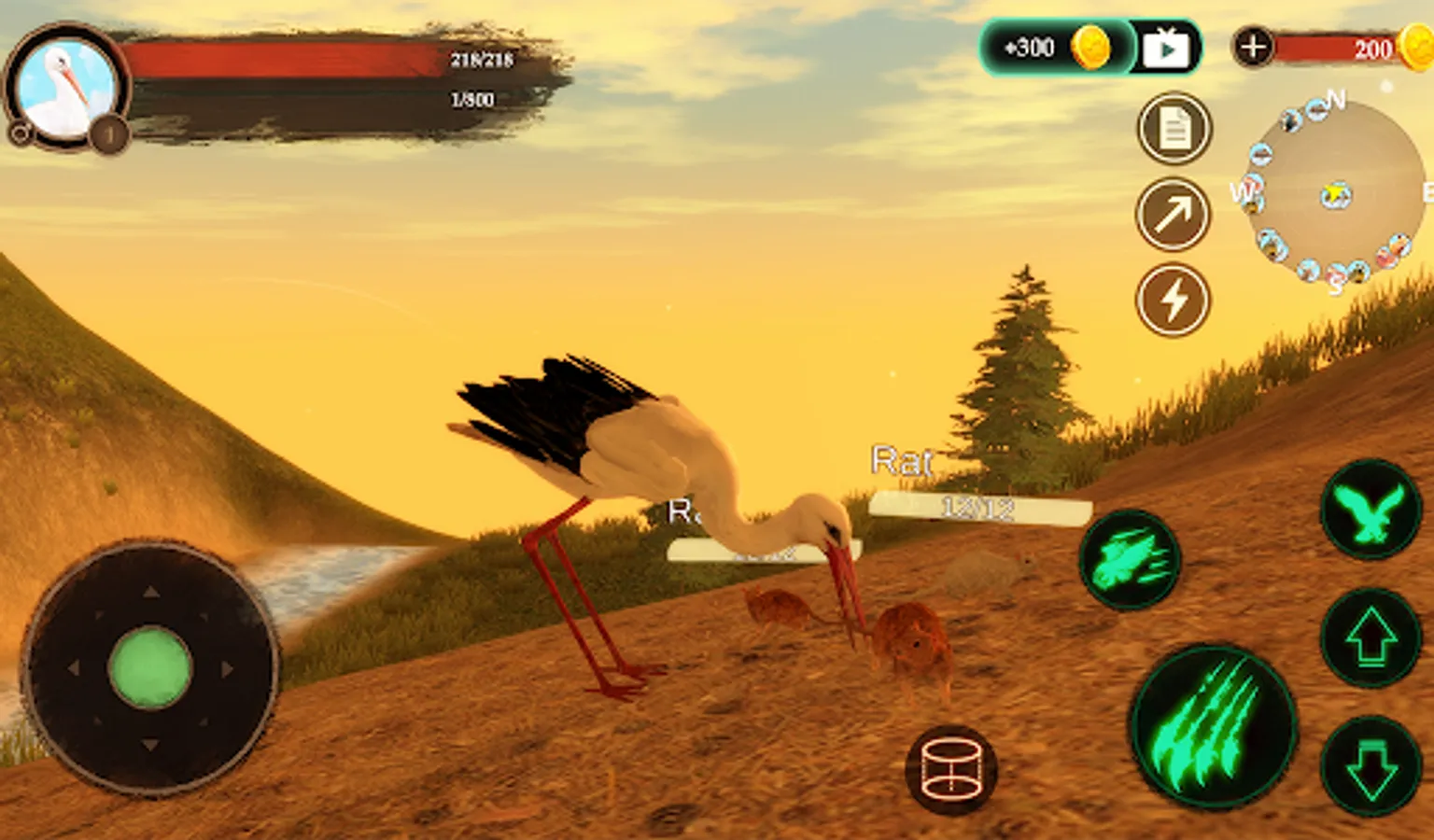Tap the cylinder camera view button
1434x840 pixels.
(950, 770)
